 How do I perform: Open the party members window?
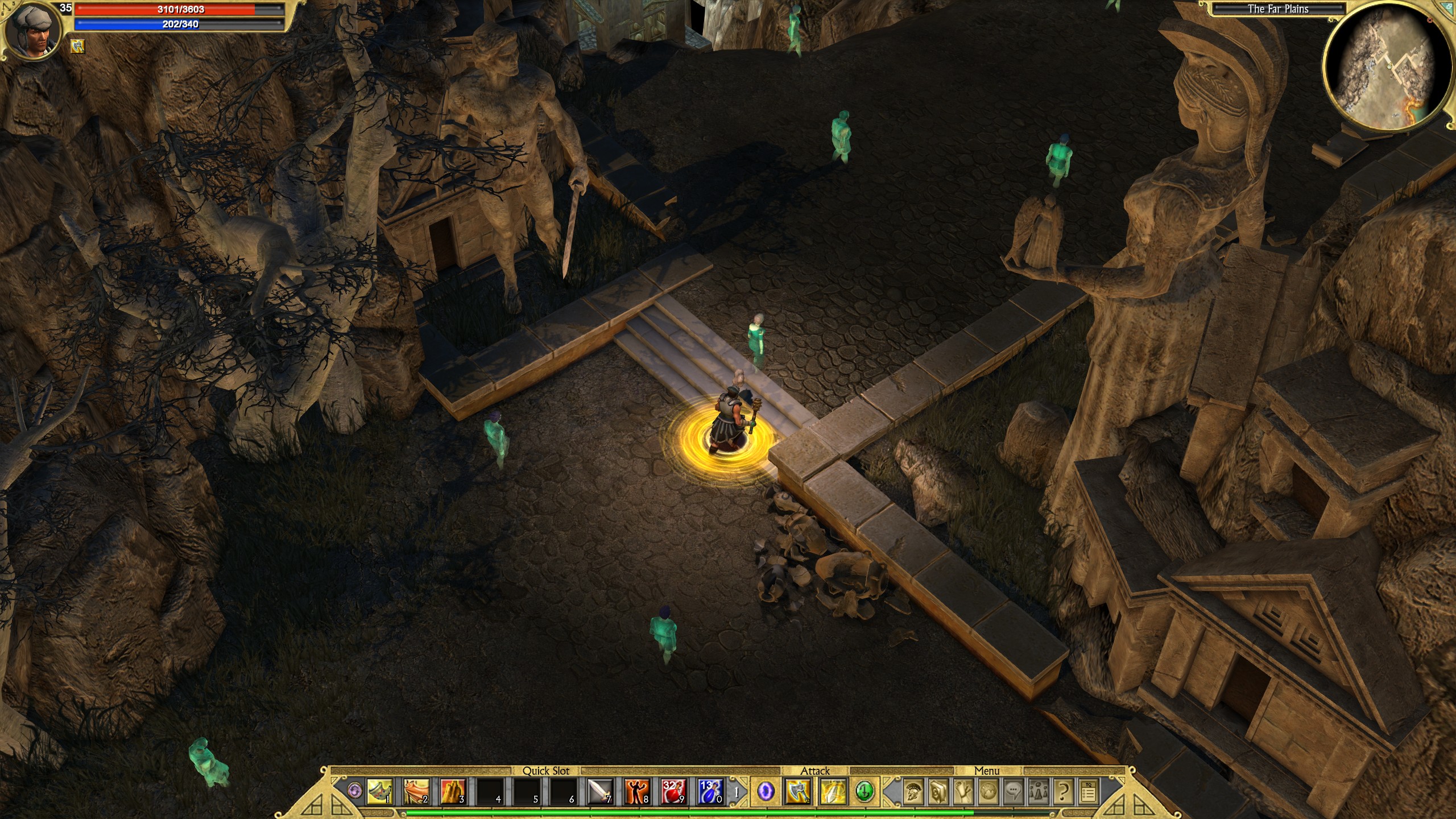click(1039, 792)
